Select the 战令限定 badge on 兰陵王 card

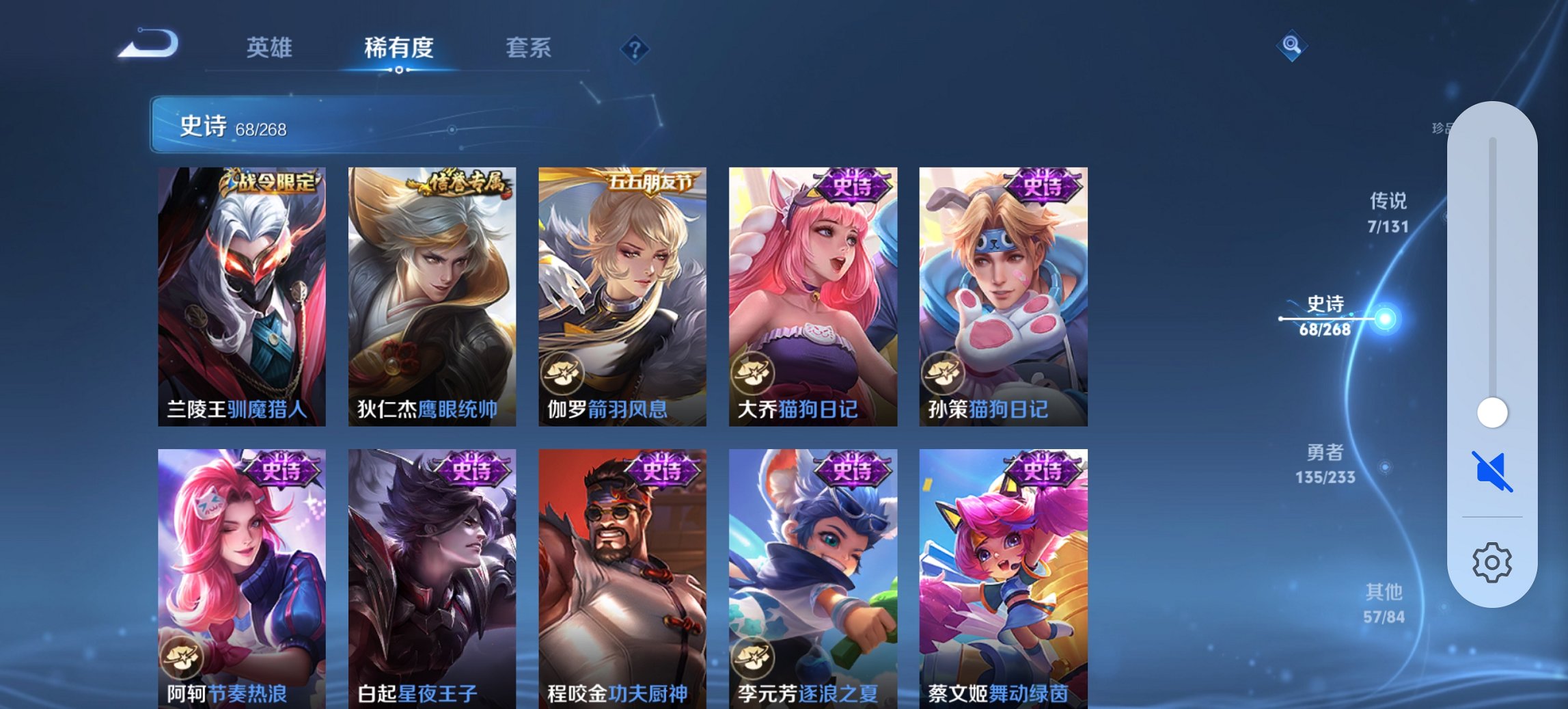271,180
